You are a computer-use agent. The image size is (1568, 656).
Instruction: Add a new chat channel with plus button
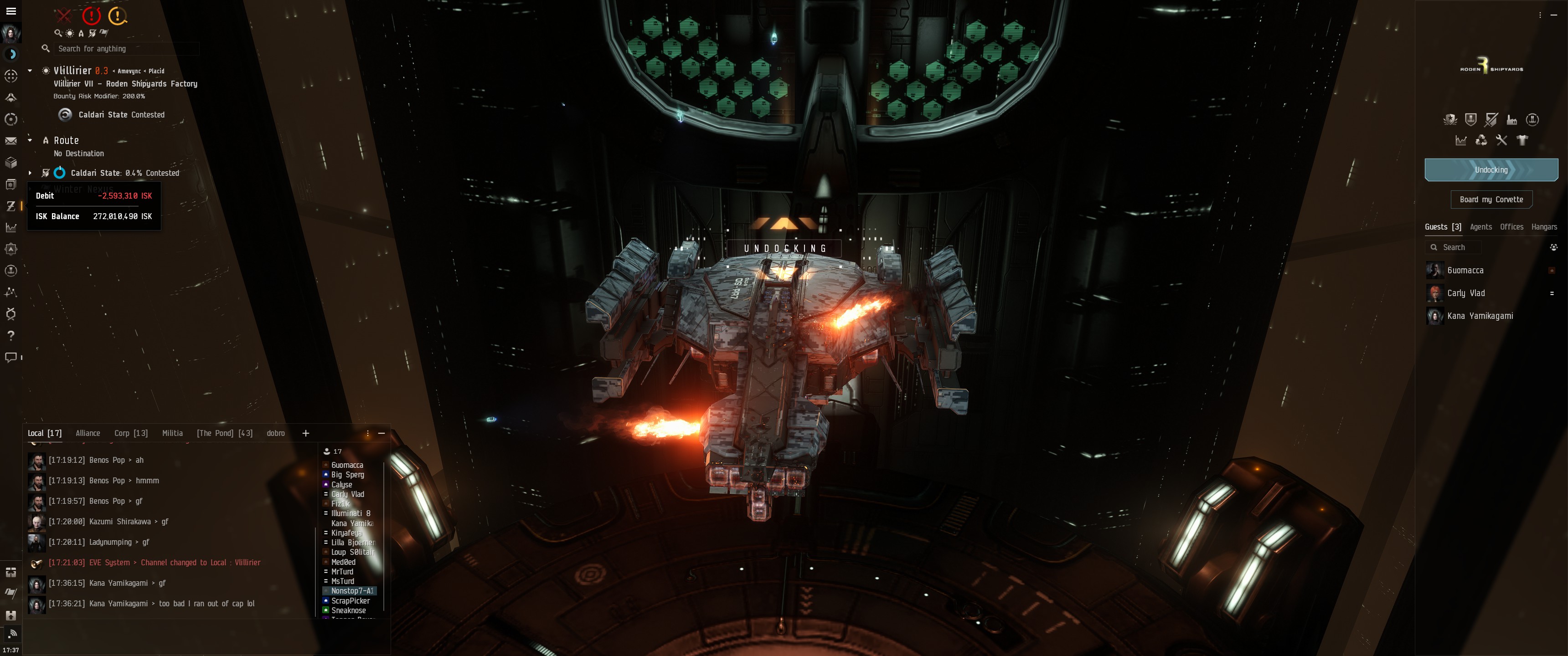coord(305,433)
